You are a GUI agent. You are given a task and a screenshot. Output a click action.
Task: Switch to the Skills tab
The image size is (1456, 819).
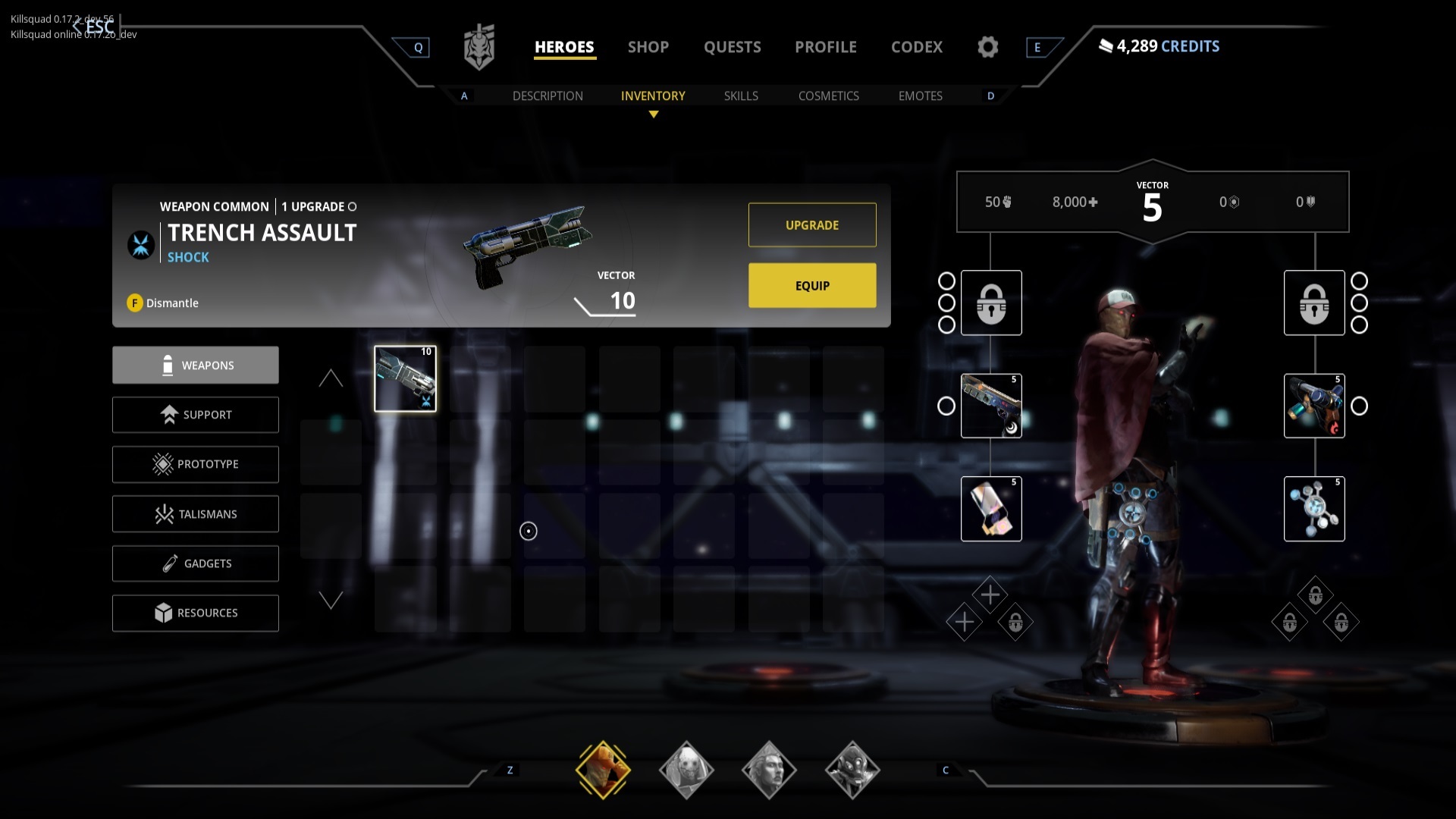pyautogui.click(x=741, y=96)
